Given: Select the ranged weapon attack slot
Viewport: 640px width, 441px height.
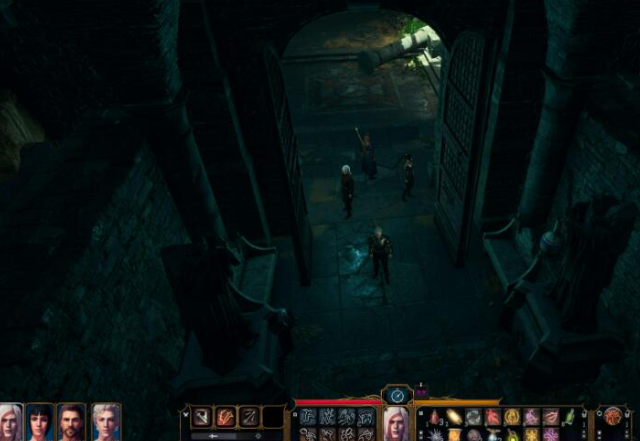Looking at the screenshot, I should pos(248,418).
